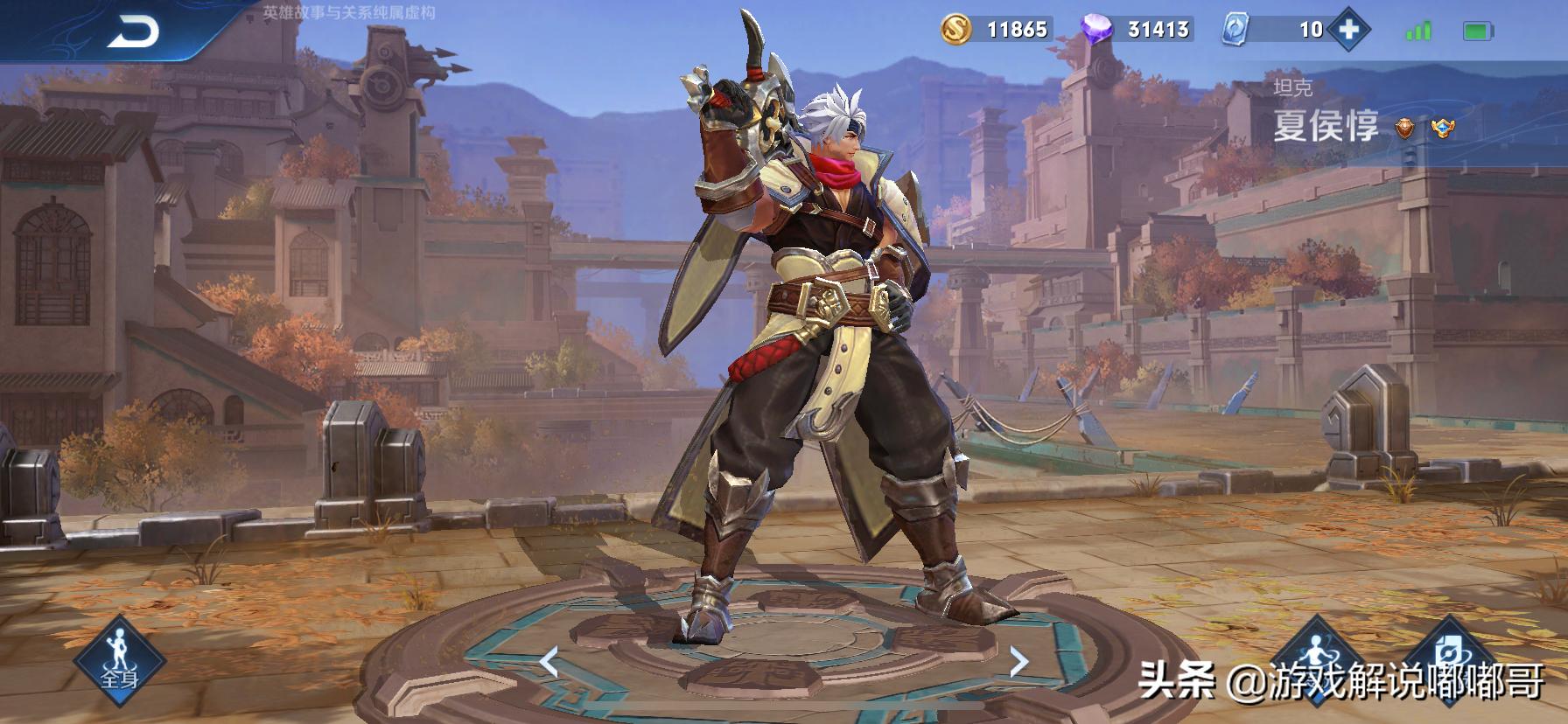This screenshot has height=724, width=1568.
Task: Open the document refresh icon
Action: [1455, 658]
